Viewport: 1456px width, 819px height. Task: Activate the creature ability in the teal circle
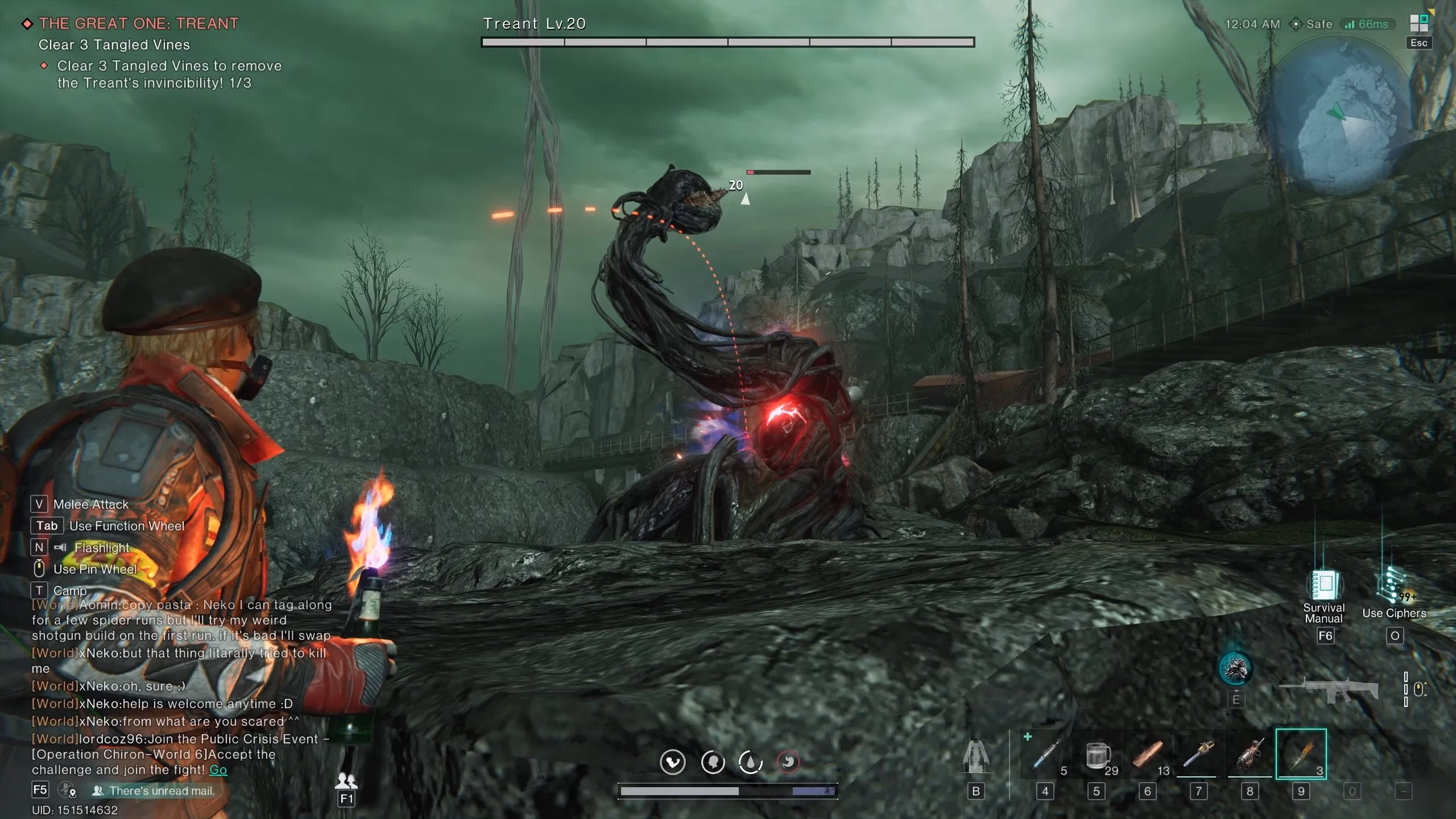pyautogui.click(x=1235, y=669)
